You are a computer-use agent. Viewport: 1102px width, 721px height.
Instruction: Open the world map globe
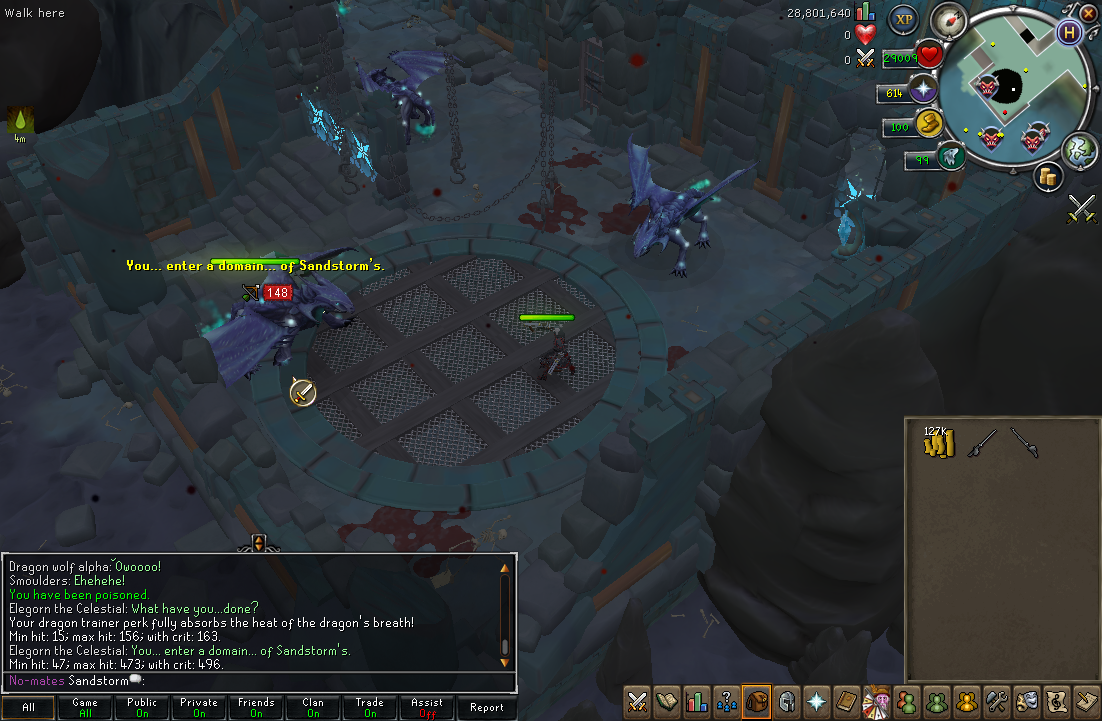1079,149
